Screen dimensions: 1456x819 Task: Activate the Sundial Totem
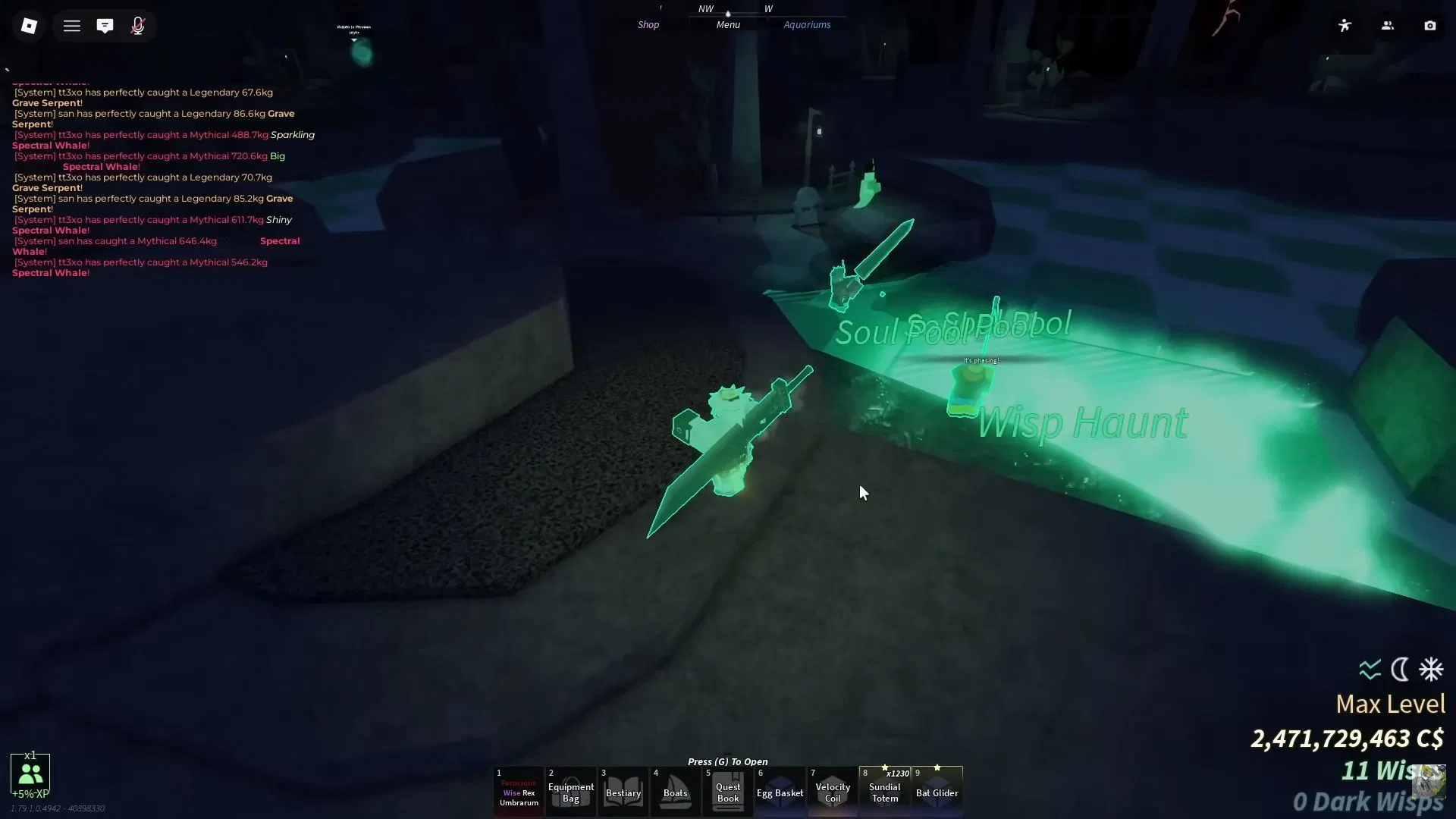click(884, 791)
